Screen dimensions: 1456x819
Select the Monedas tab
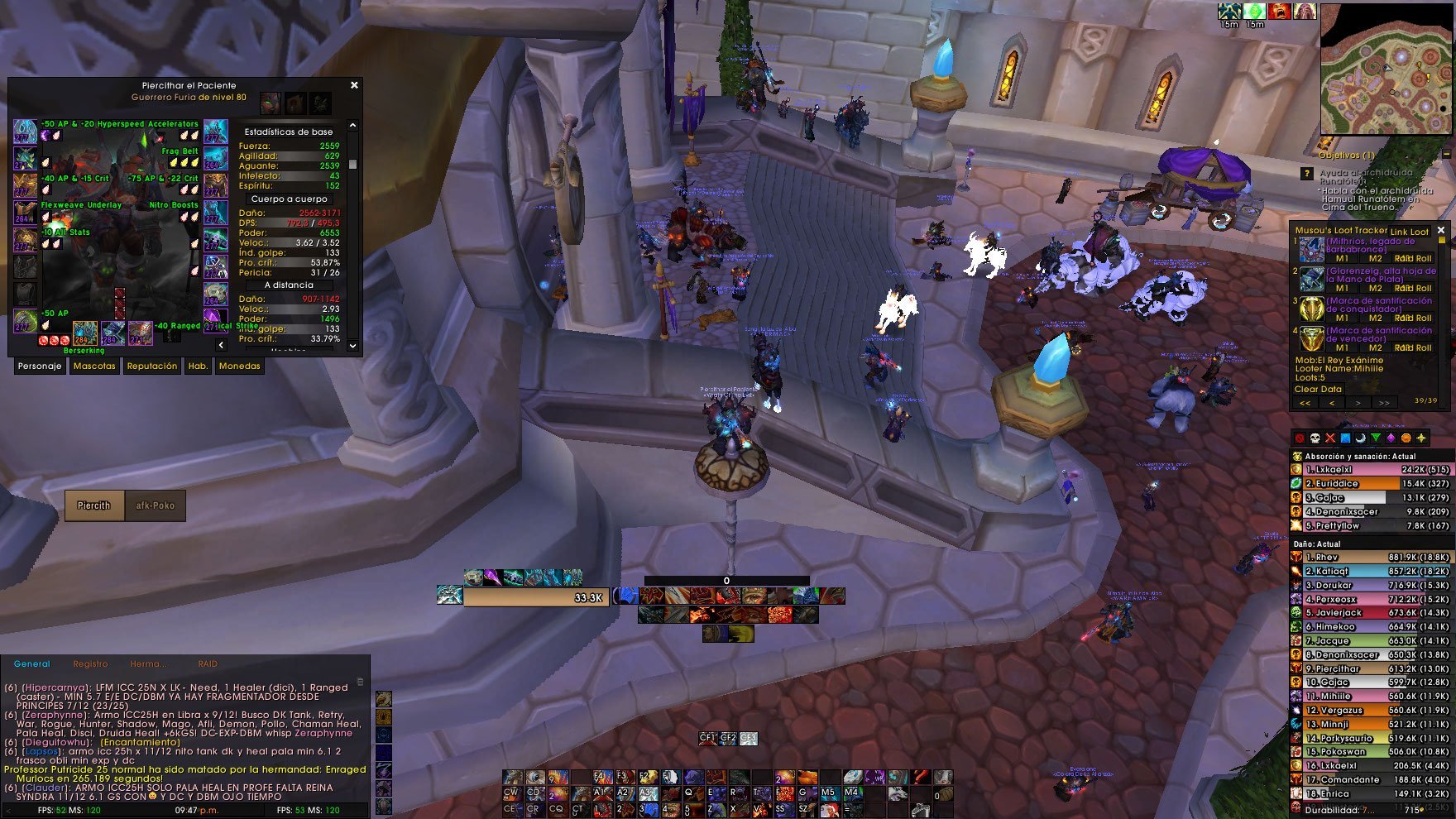click(239, 366)
